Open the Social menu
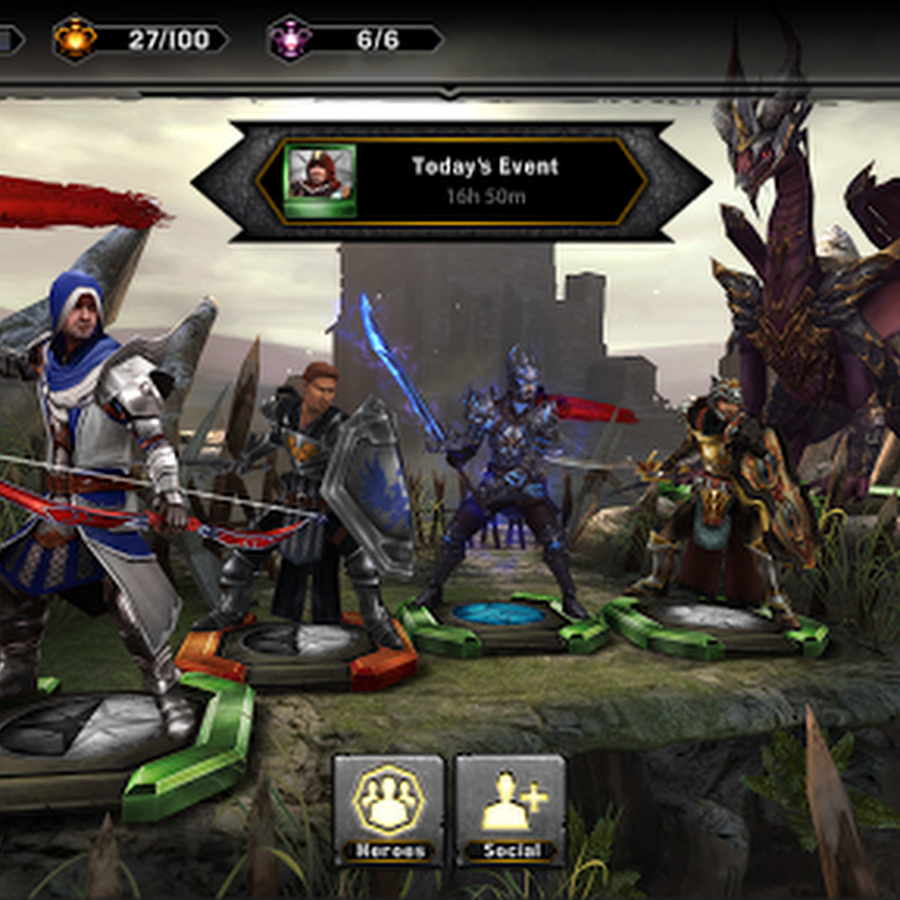Image resolution: width=900 pixels, height=900 pixels. (510, 808)
